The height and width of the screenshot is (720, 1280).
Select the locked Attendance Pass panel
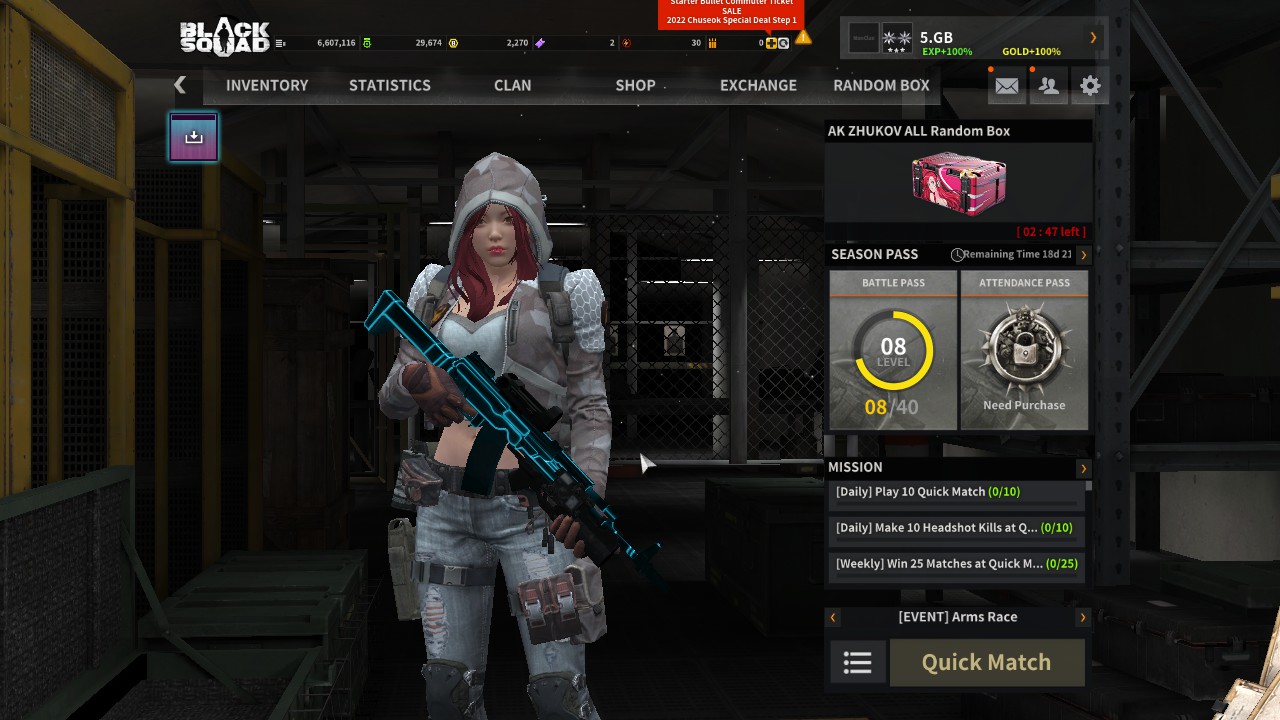coord(1024,350)
